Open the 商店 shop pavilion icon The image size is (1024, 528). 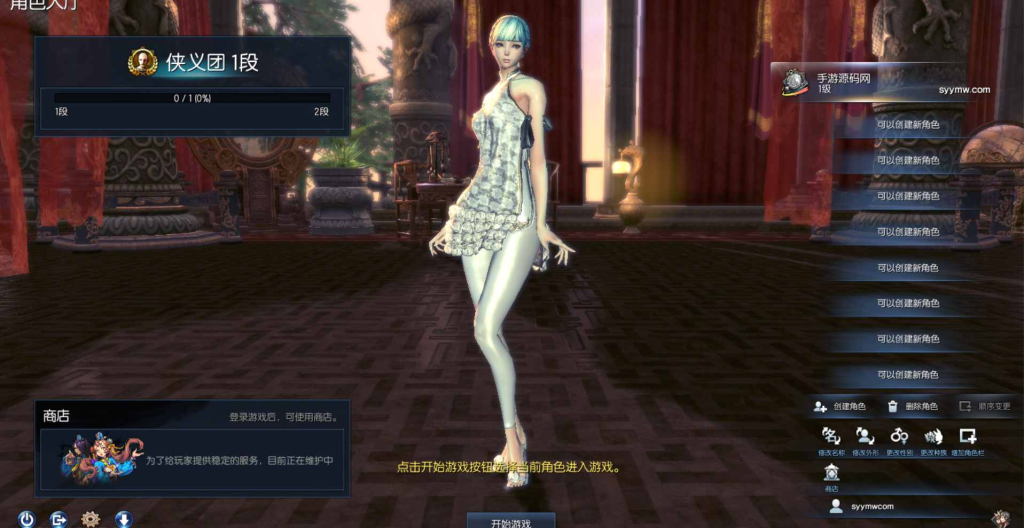(832, 474)
